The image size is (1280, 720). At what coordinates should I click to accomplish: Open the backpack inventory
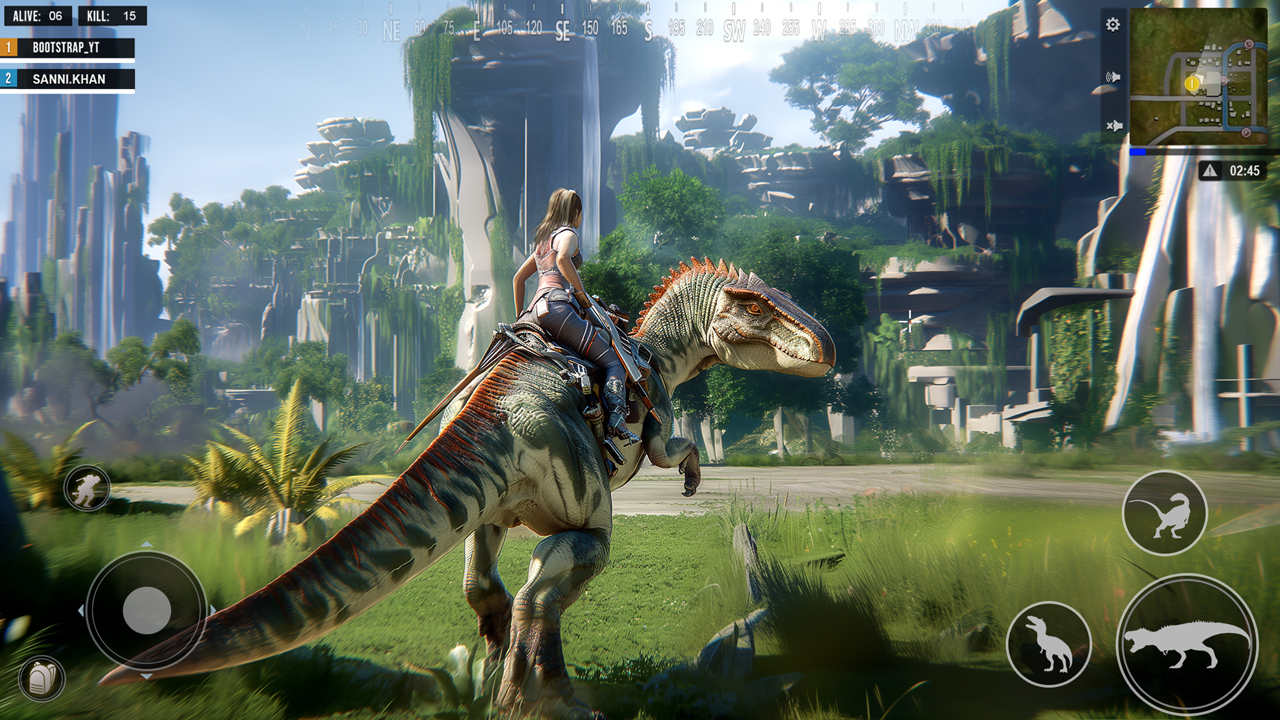[x=42, y=678]
